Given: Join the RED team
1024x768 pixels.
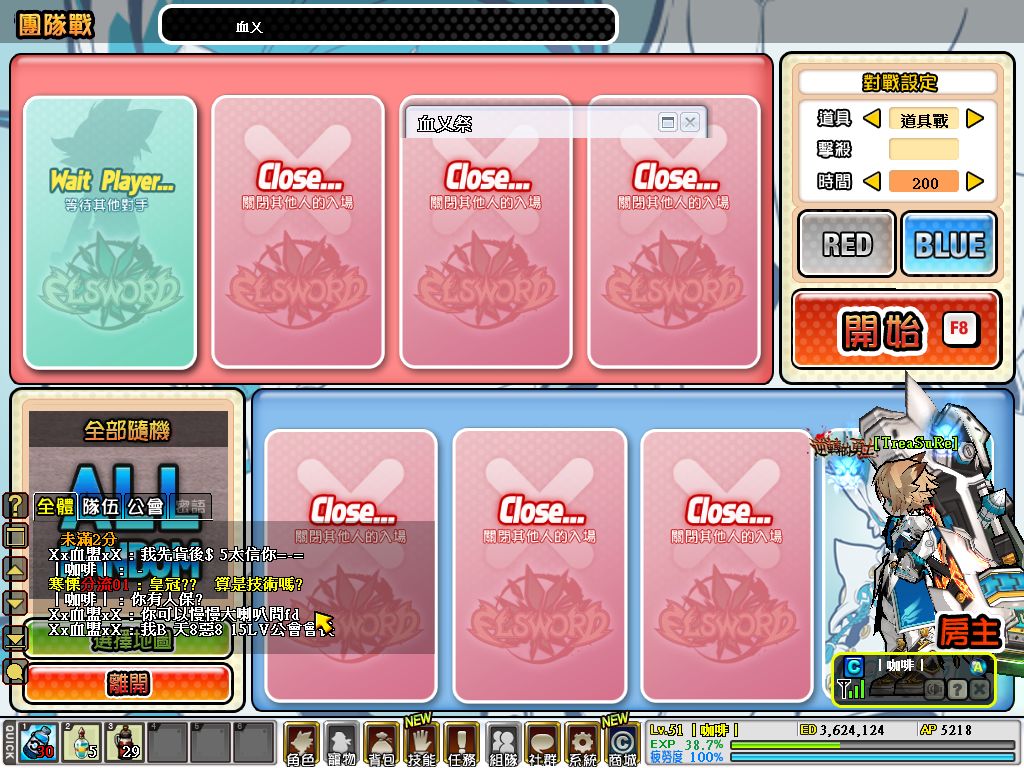Looking at the screenshot, I should coord(847,244).
